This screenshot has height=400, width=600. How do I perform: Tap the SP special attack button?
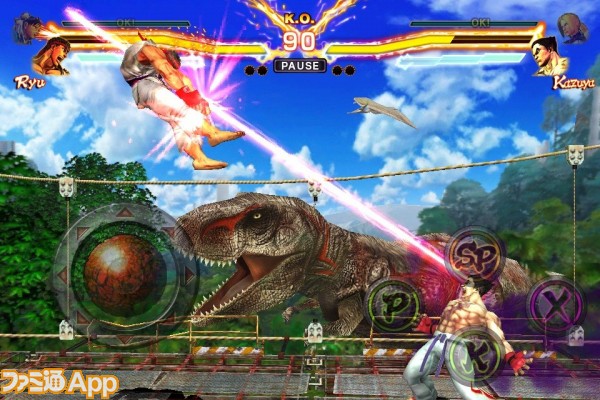[x=474, y=255]
